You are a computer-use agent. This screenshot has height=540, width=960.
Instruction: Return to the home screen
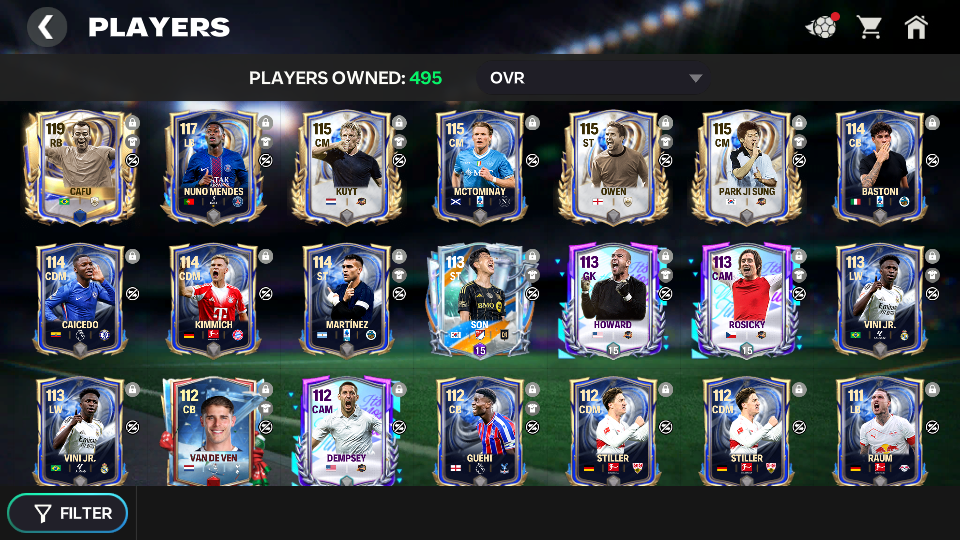[916, 27]
